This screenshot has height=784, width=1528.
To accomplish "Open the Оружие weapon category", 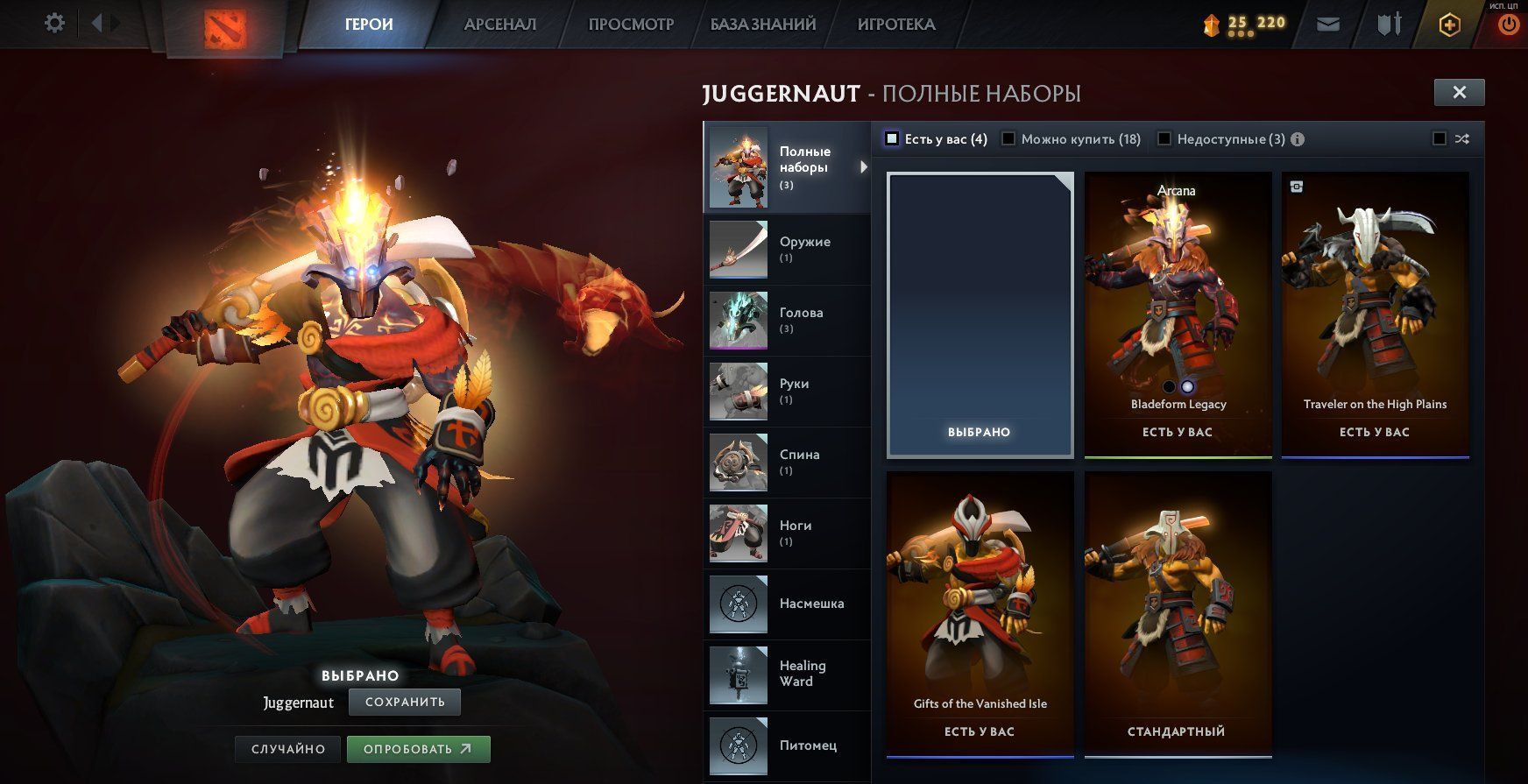I will pyautogui.click(x=787, y=250).
